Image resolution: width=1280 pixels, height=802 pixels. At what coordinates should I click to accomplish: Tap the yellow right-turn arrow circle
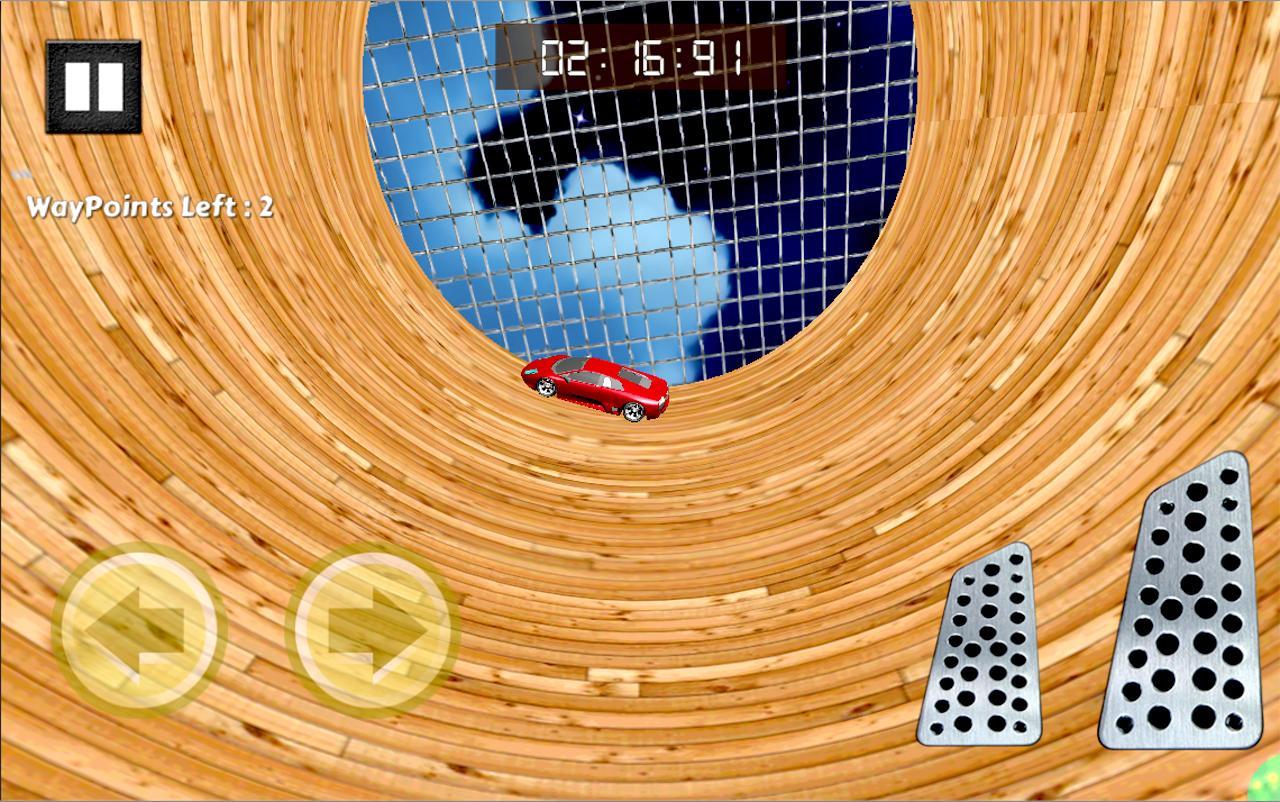tap(368, 625)
